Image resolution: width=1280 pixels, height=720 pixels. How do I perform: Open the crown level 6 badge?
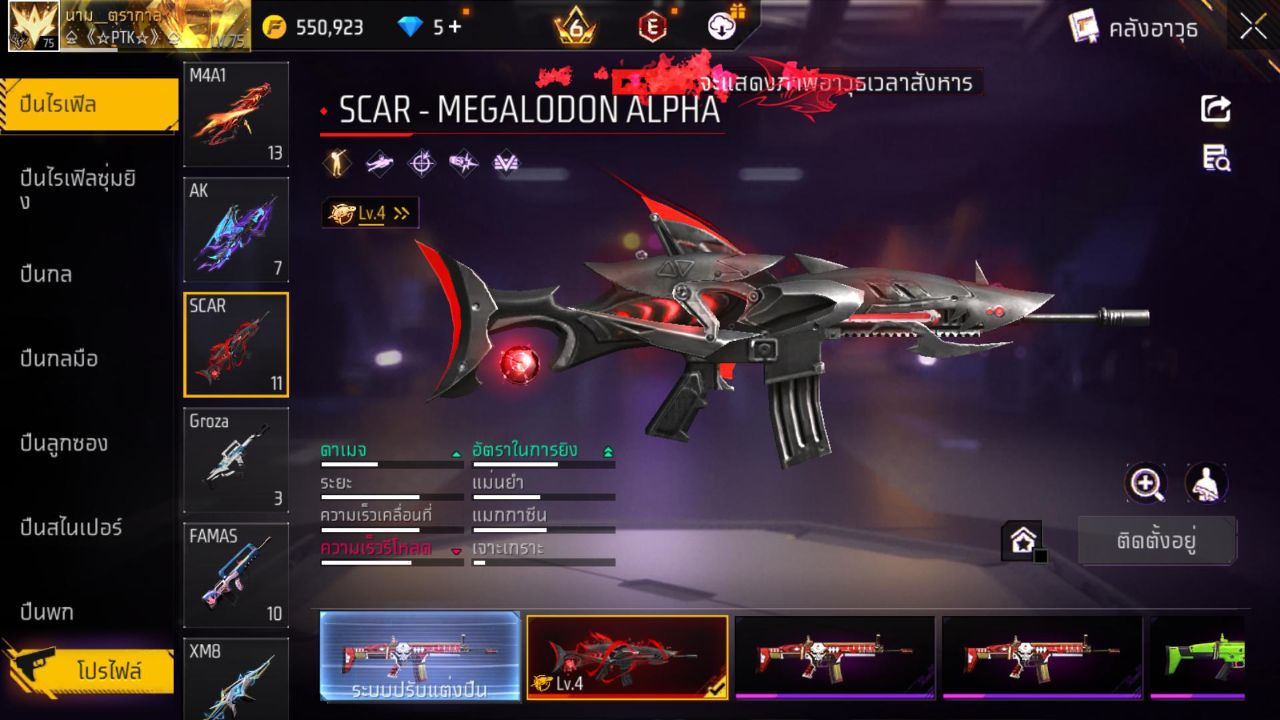(x=576, y=27)
